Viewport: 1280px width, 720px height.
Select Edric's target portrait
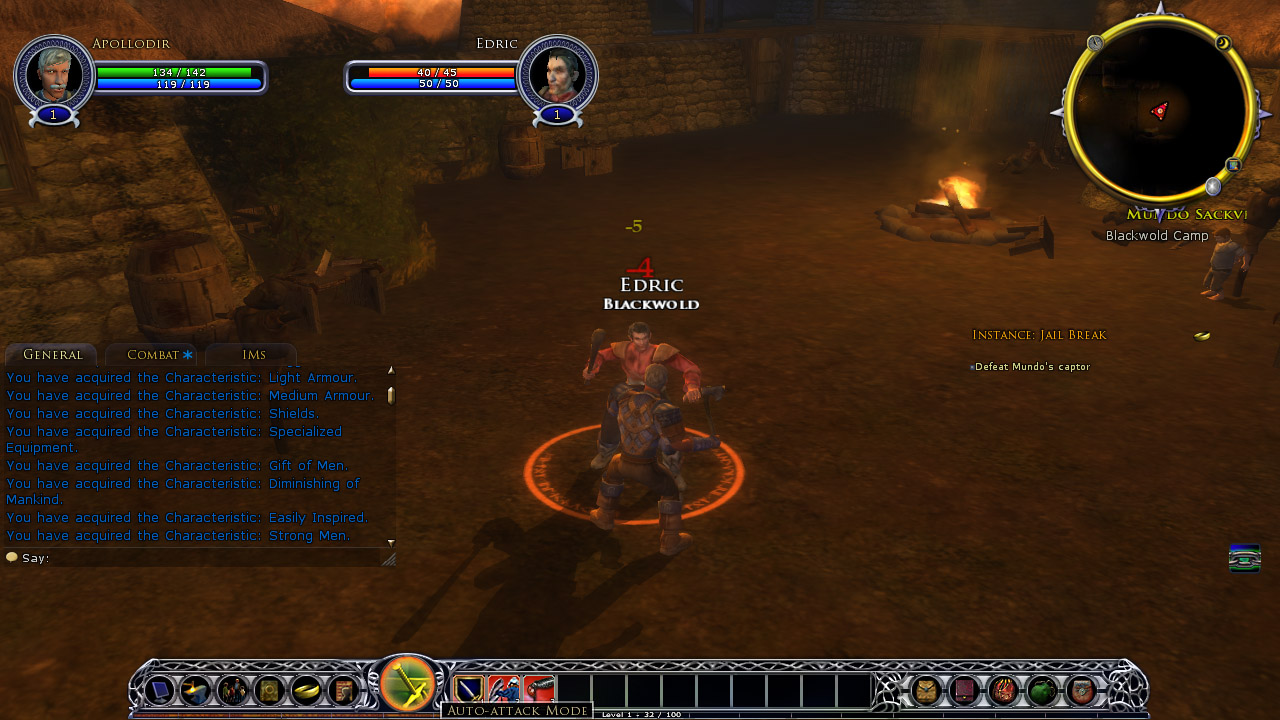pos(557,73)
